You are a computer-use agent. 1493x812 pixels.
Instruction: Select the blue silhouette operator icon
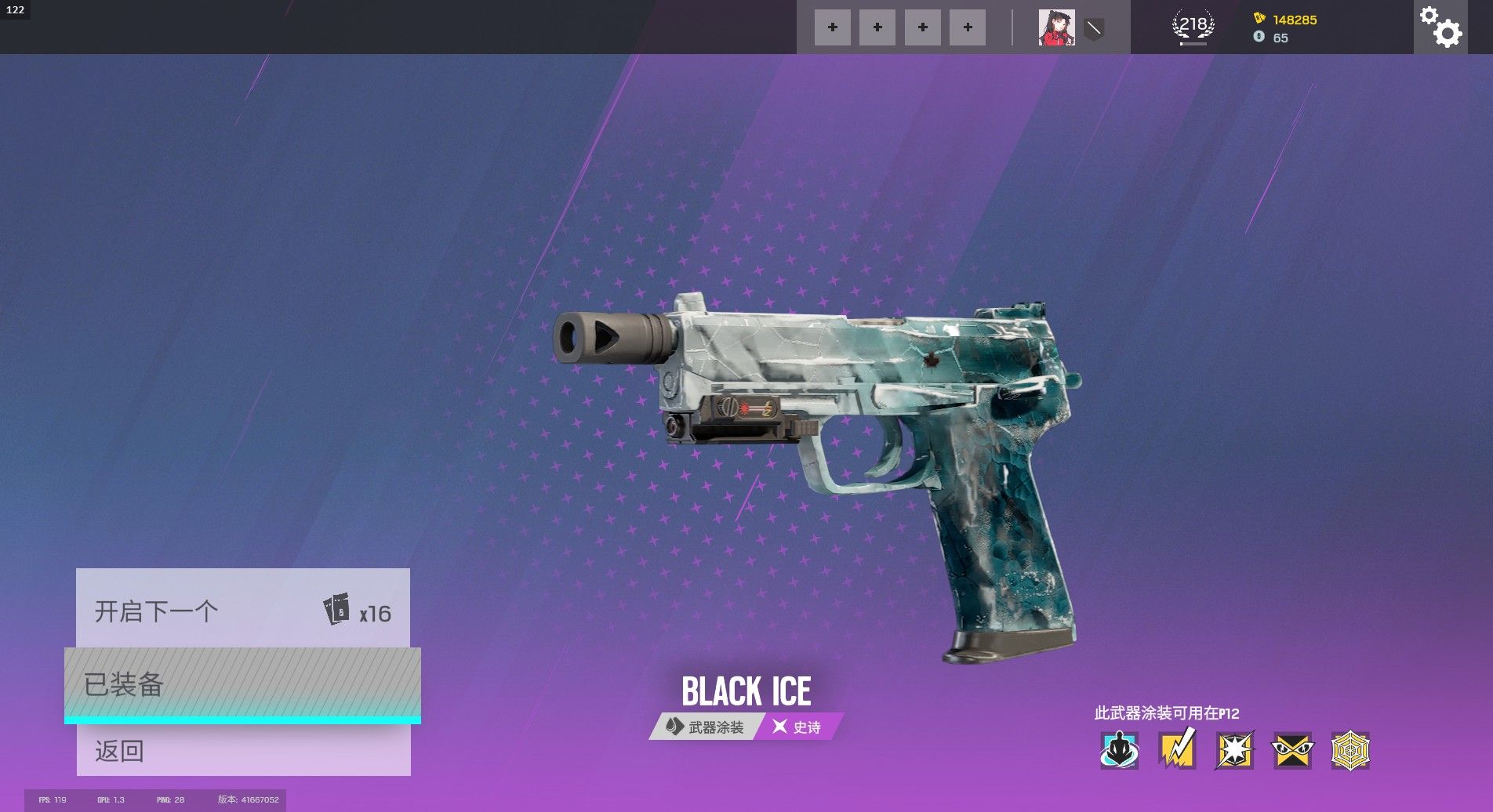pos(1119,750)
